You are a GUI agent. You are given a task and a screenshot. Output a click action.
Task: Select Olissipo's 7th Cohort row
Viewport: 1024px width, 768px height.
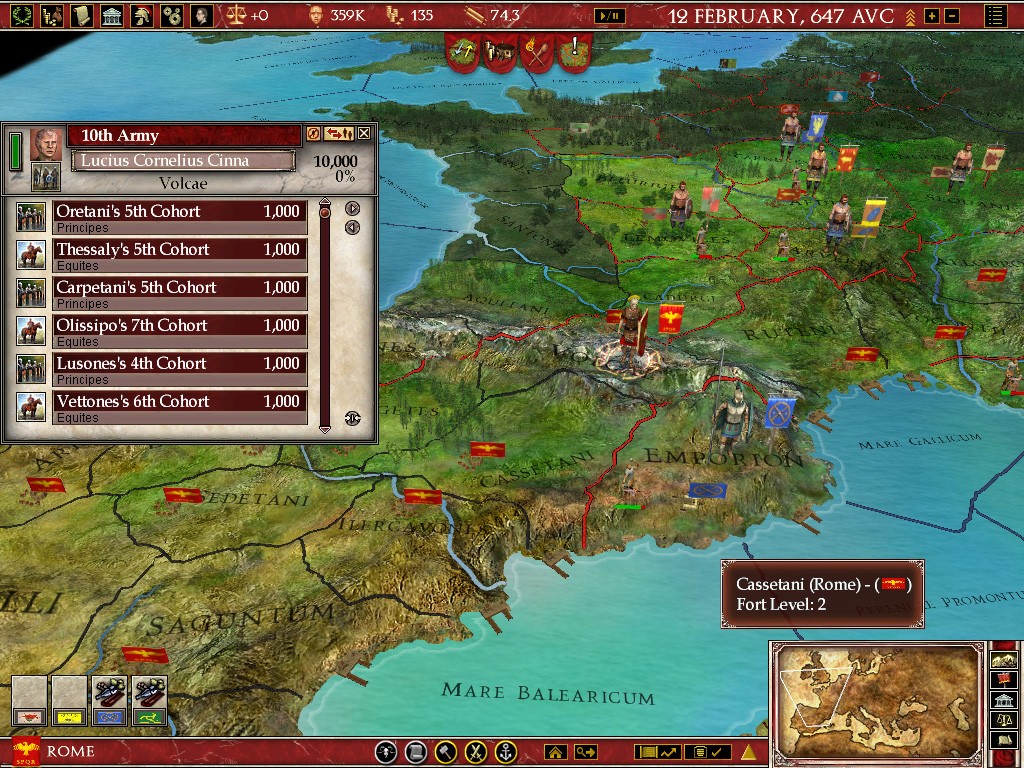pyautogui.click(x=178, y=326)
